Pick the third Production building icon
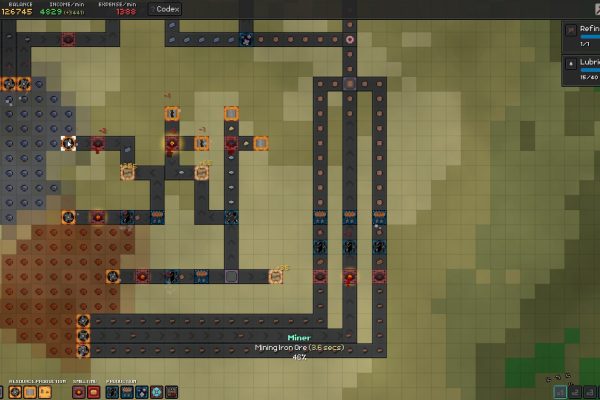The height and width of the screenshot is (400, 600). point(141,392)
